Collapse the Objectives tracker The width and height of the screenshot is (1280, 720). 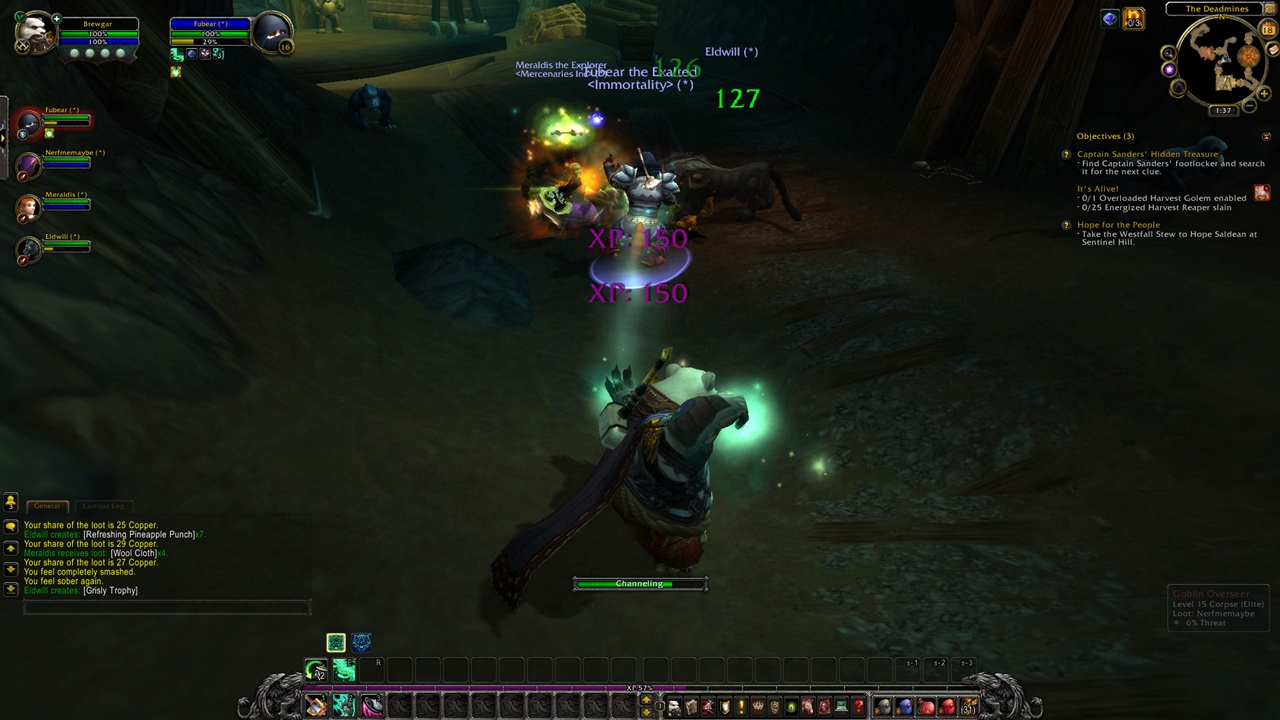click(x=1267, y=136)
